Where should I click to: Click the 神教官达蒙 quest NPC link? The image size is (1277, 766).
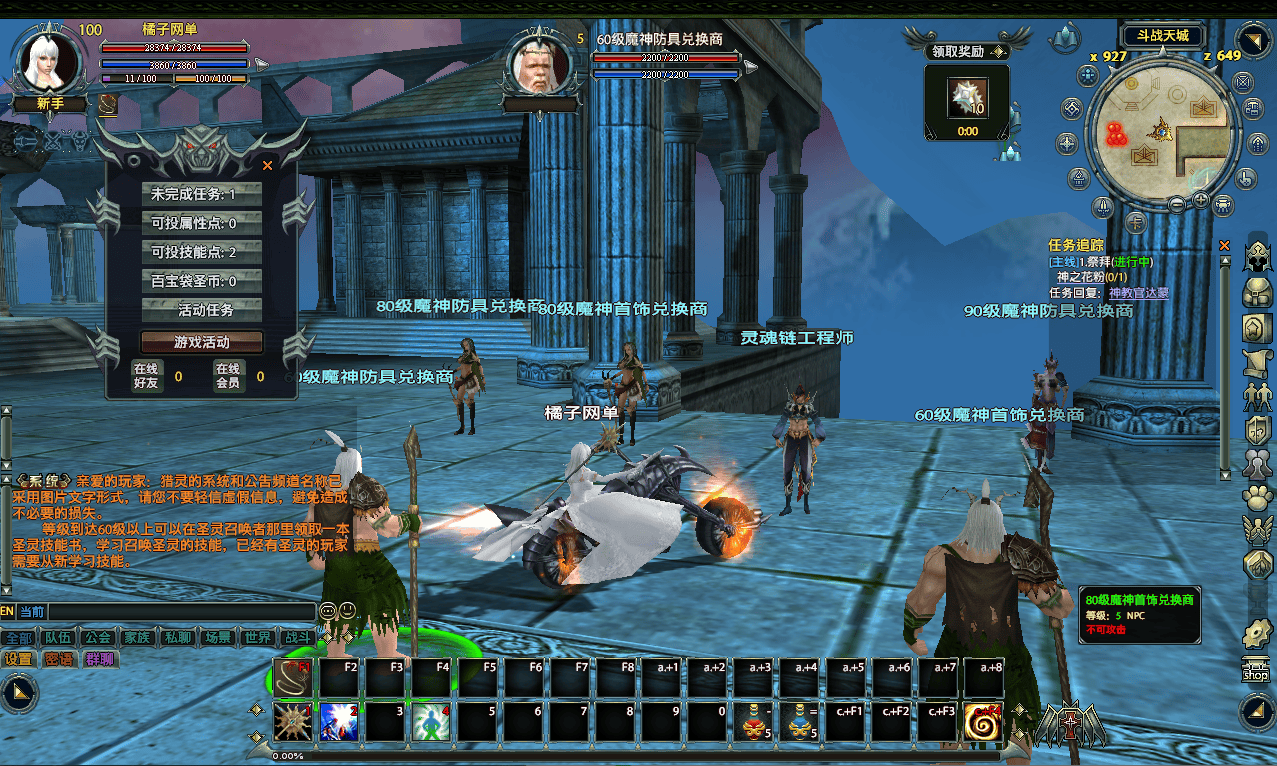pyautogui.click(x=1138, y=293)
